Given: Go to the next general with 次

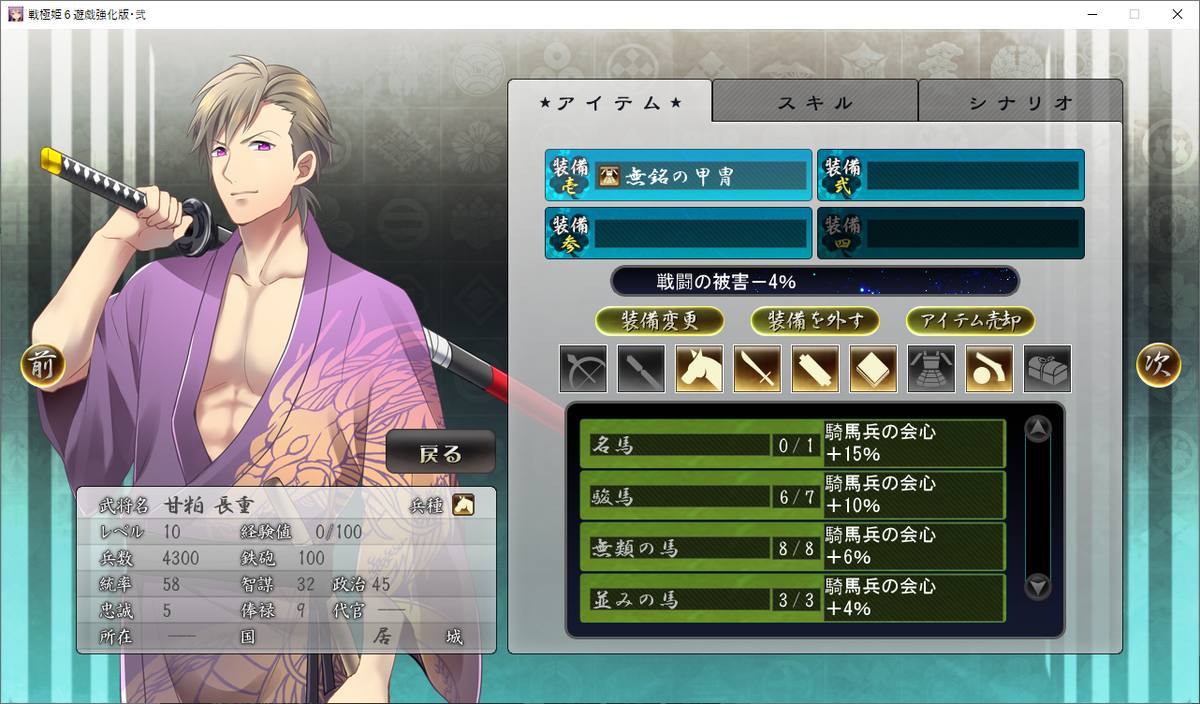Looking at the screenshot, I should pyautogui.click(x=1157, y=366).
